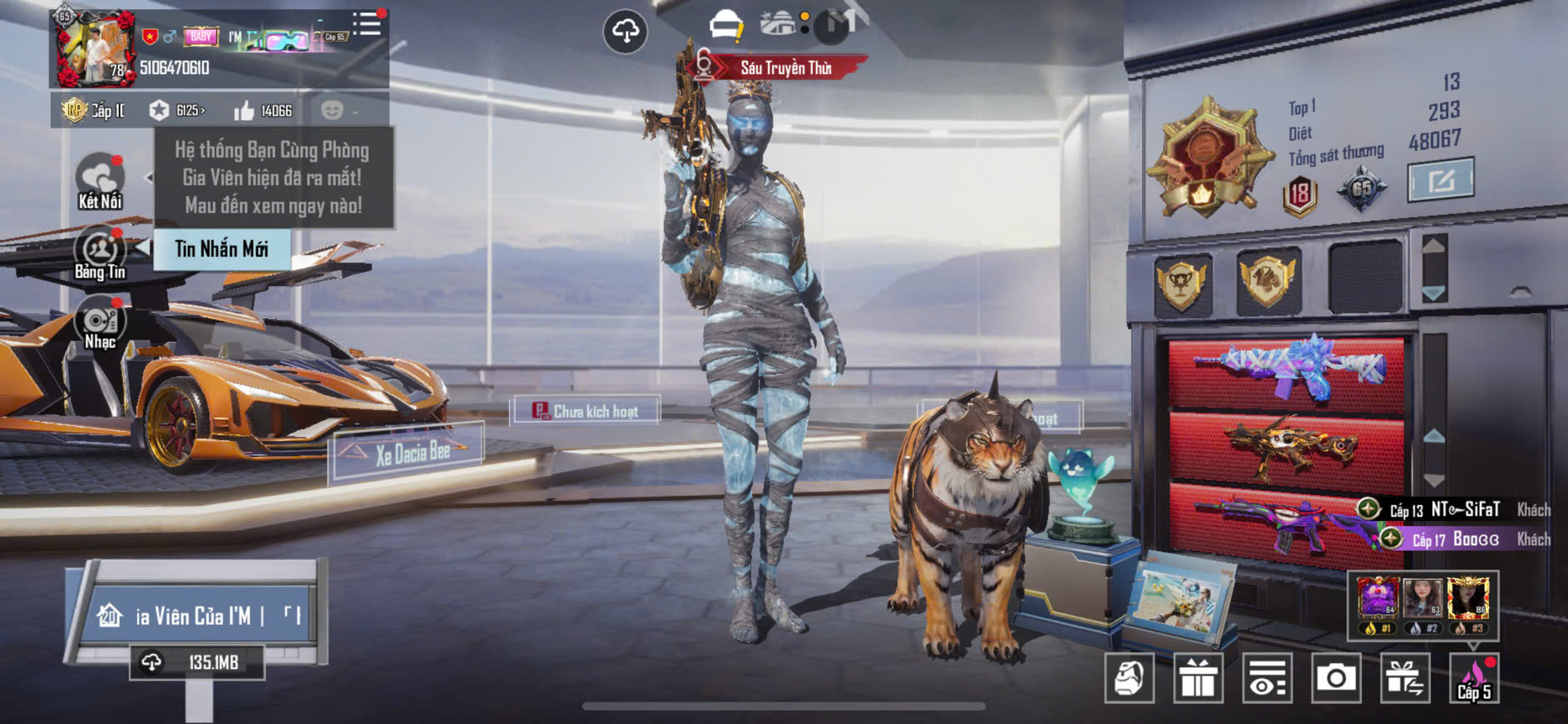Open the helmet character icon button

click(x=1129, y=678)
